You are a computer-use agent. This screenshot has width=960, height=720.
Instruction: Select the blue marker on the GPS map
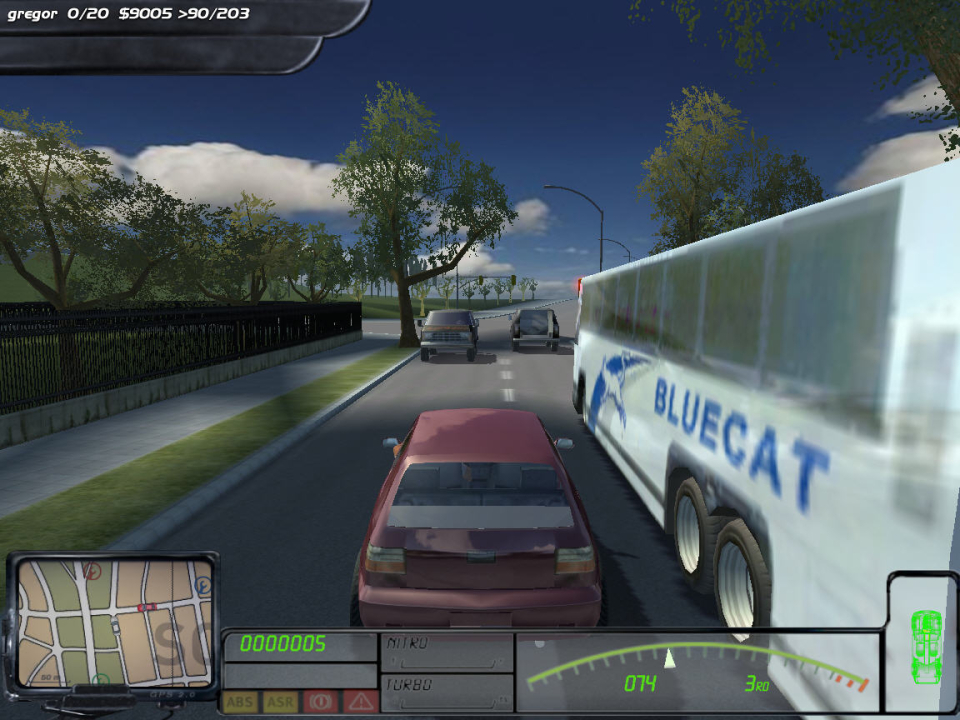click(204, 583)
